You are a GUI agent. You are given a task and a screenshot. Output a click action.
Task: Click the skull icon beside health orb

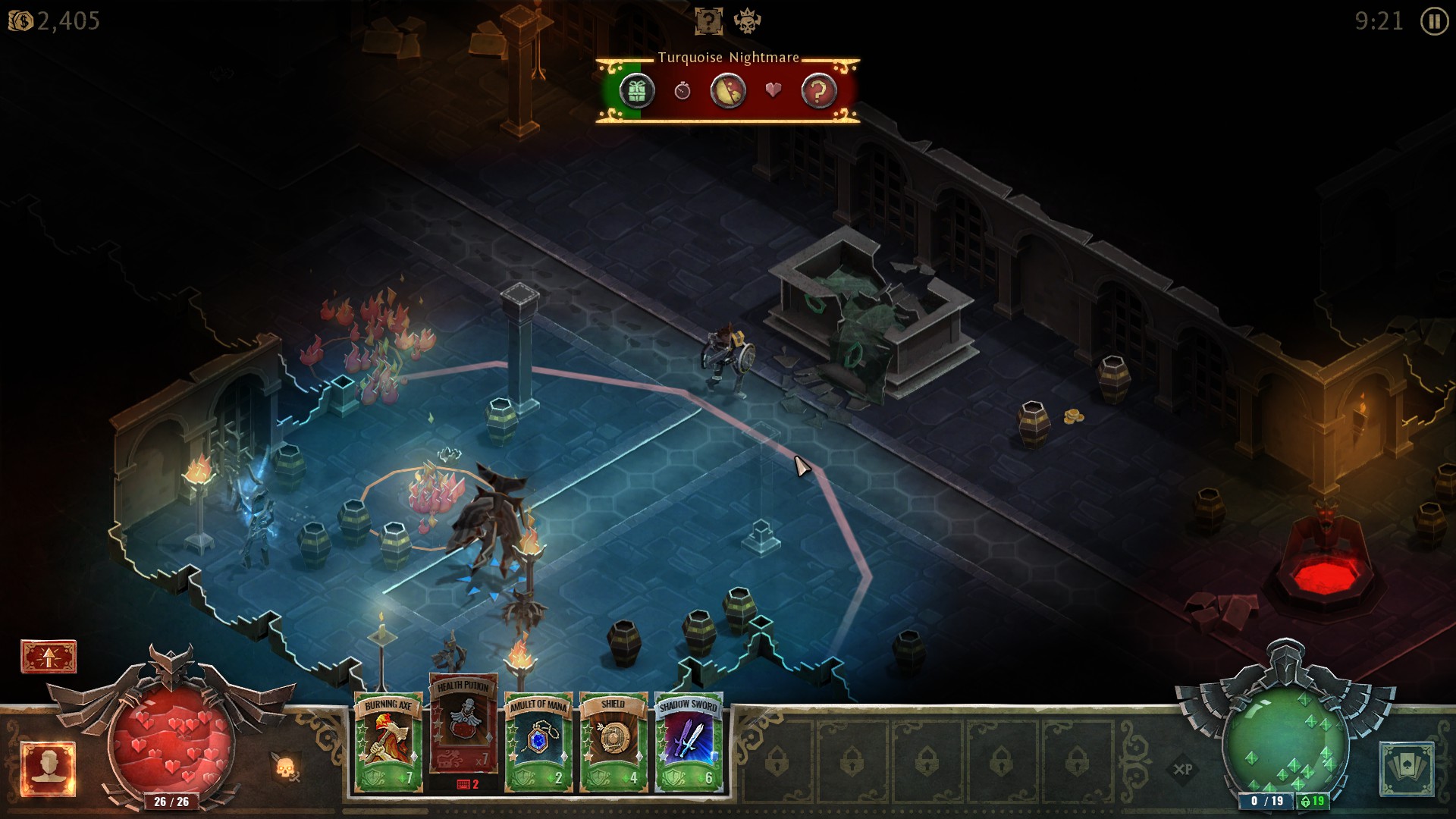coord(285,769)
